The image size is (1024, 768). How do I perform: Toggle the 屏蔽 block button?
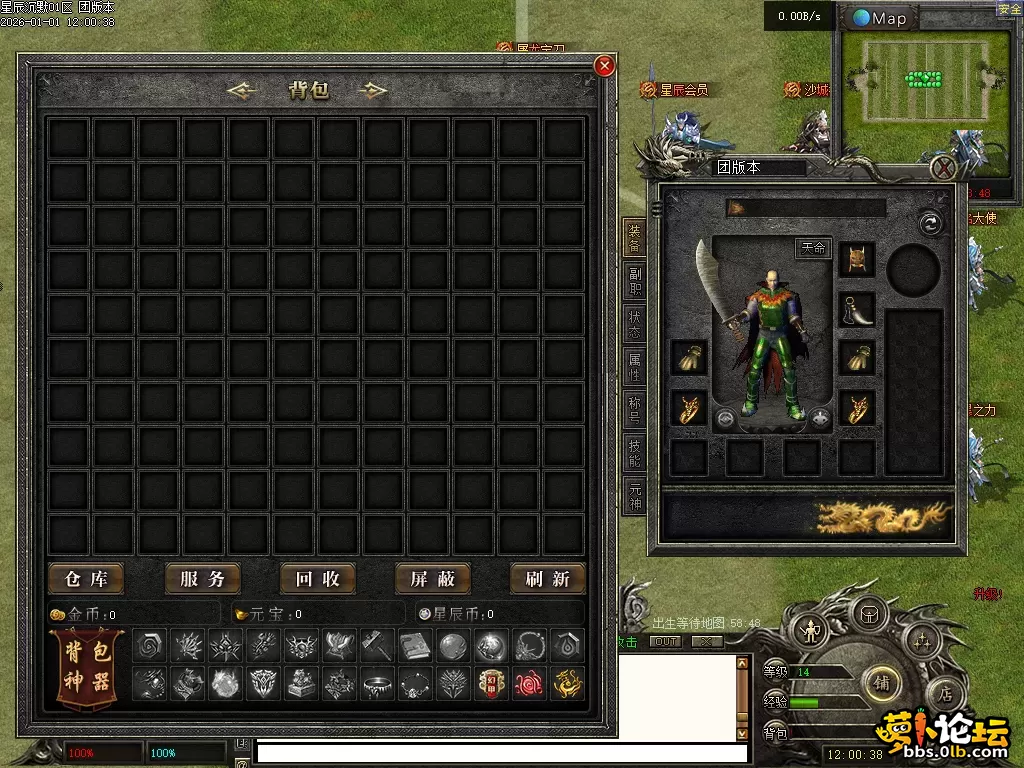tap(433, 578)
